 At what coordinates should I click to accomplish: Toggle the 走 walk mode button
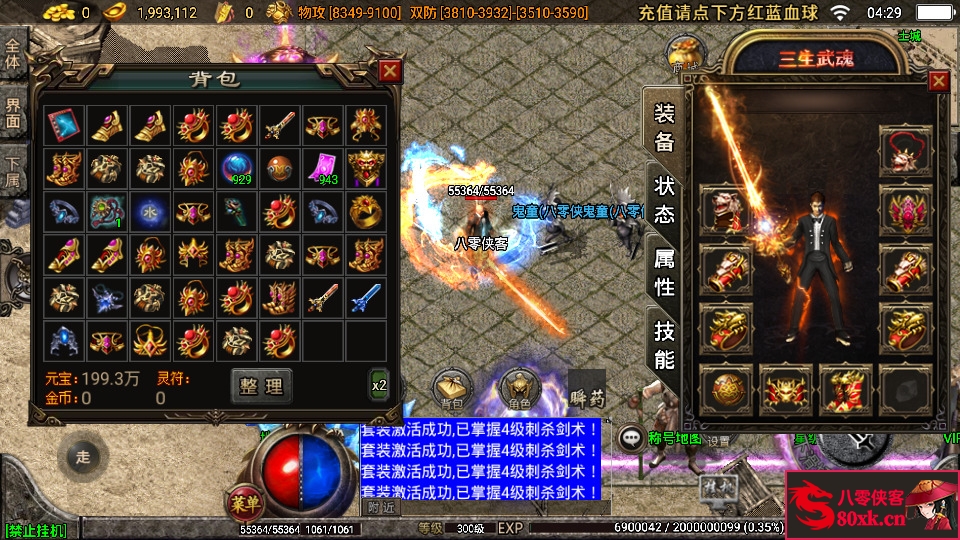point(83,457)
